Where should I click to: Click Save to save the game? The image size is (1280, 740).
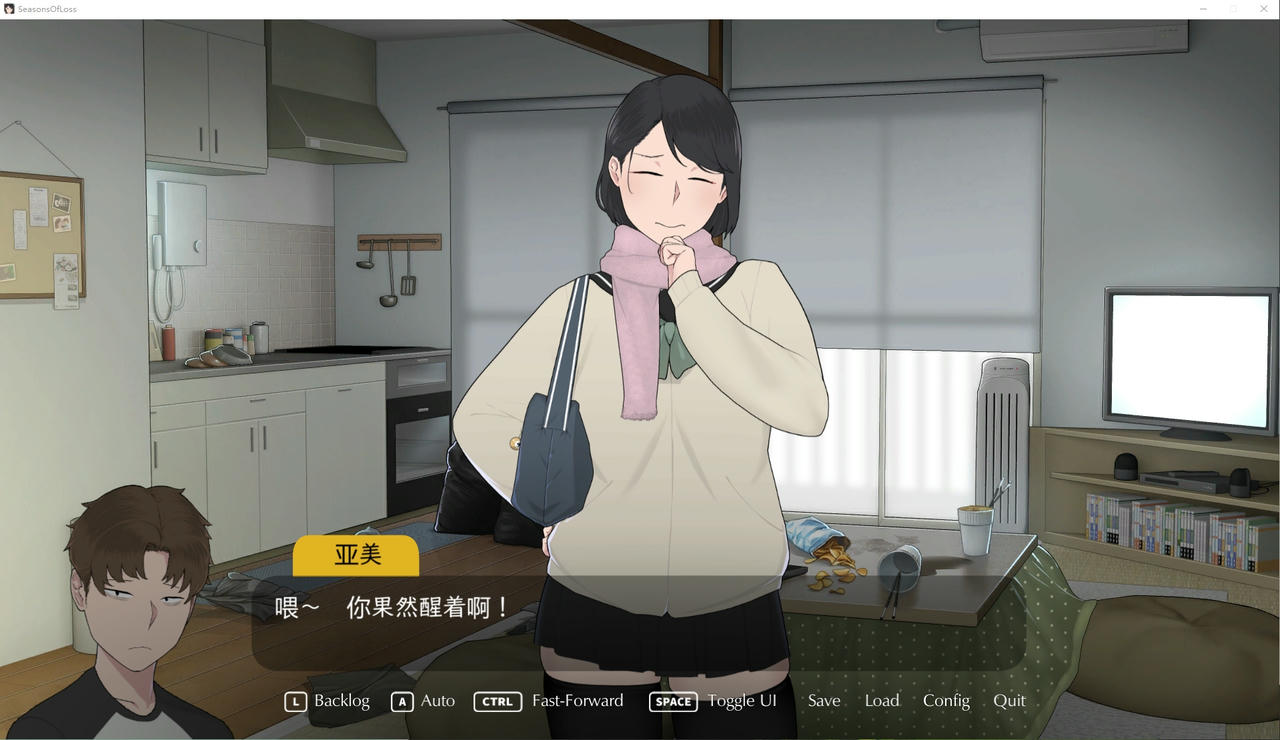coord(823,701)
